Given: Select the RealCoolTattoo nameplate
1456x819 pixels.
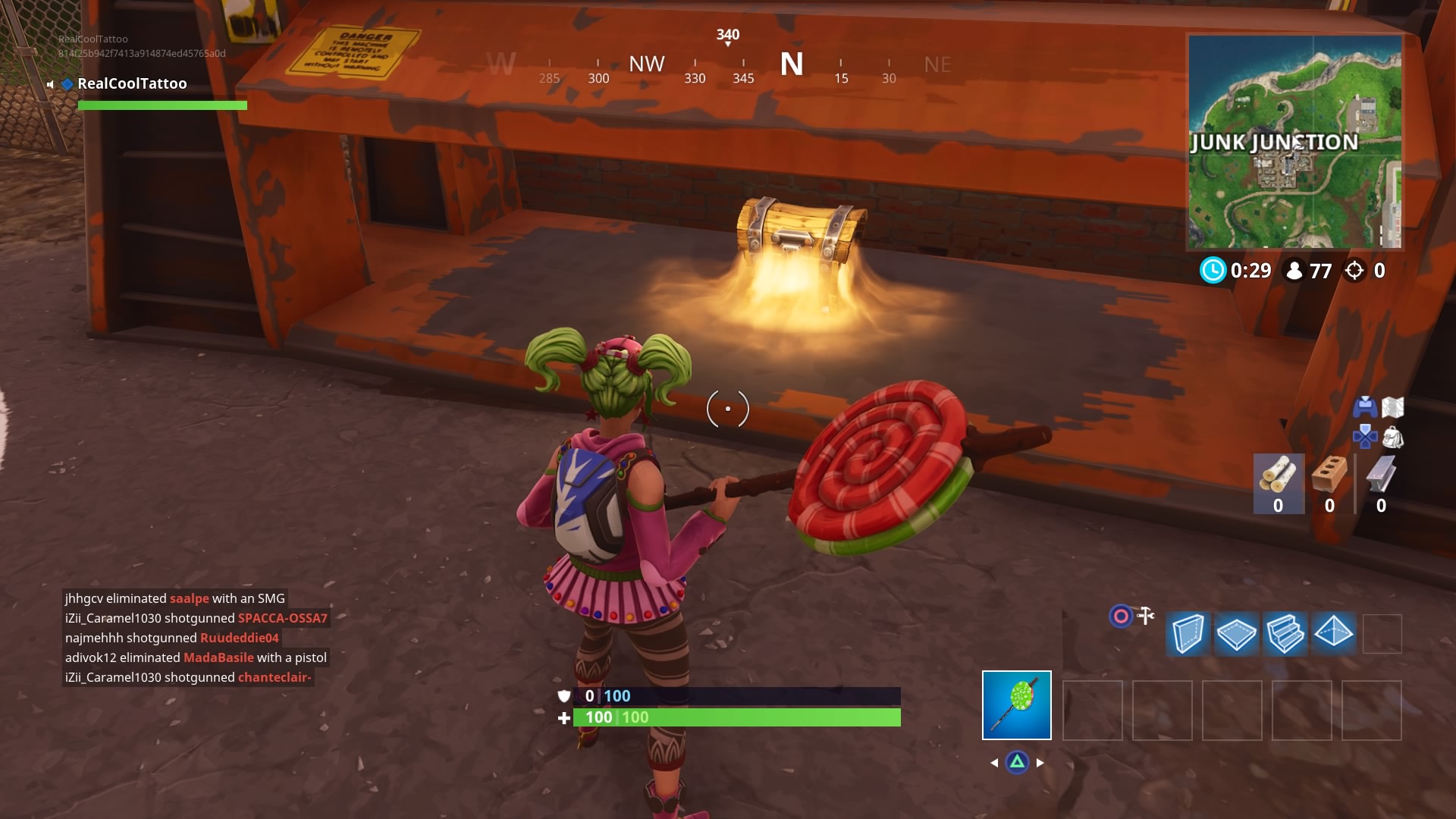Looking at the screenshot, I should click(x=133, y=83).
